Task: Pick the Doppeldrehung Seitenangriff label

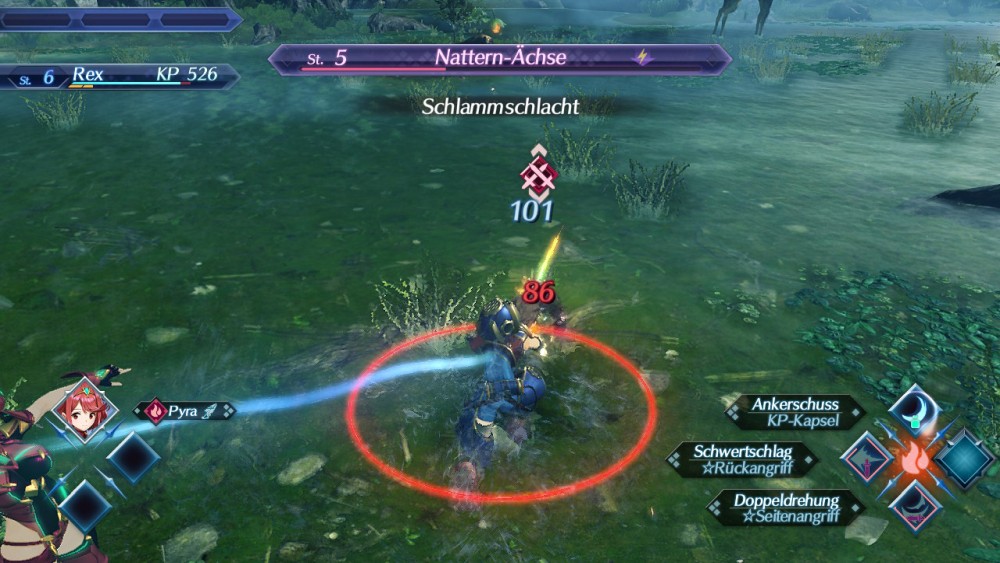Action: click(785, 506)
